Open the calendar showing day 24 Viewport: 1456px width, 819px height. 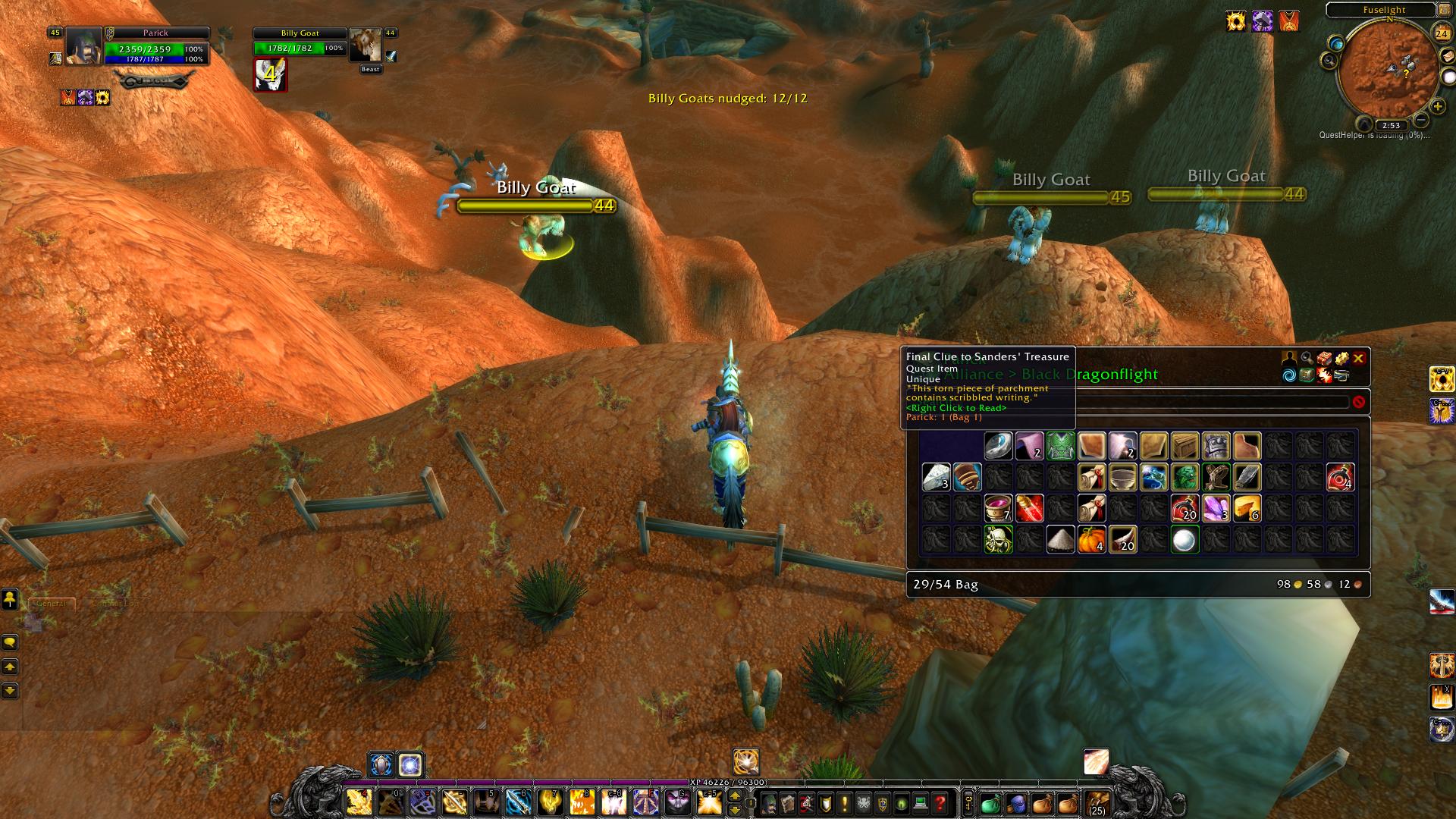(x=1442, y=33)
